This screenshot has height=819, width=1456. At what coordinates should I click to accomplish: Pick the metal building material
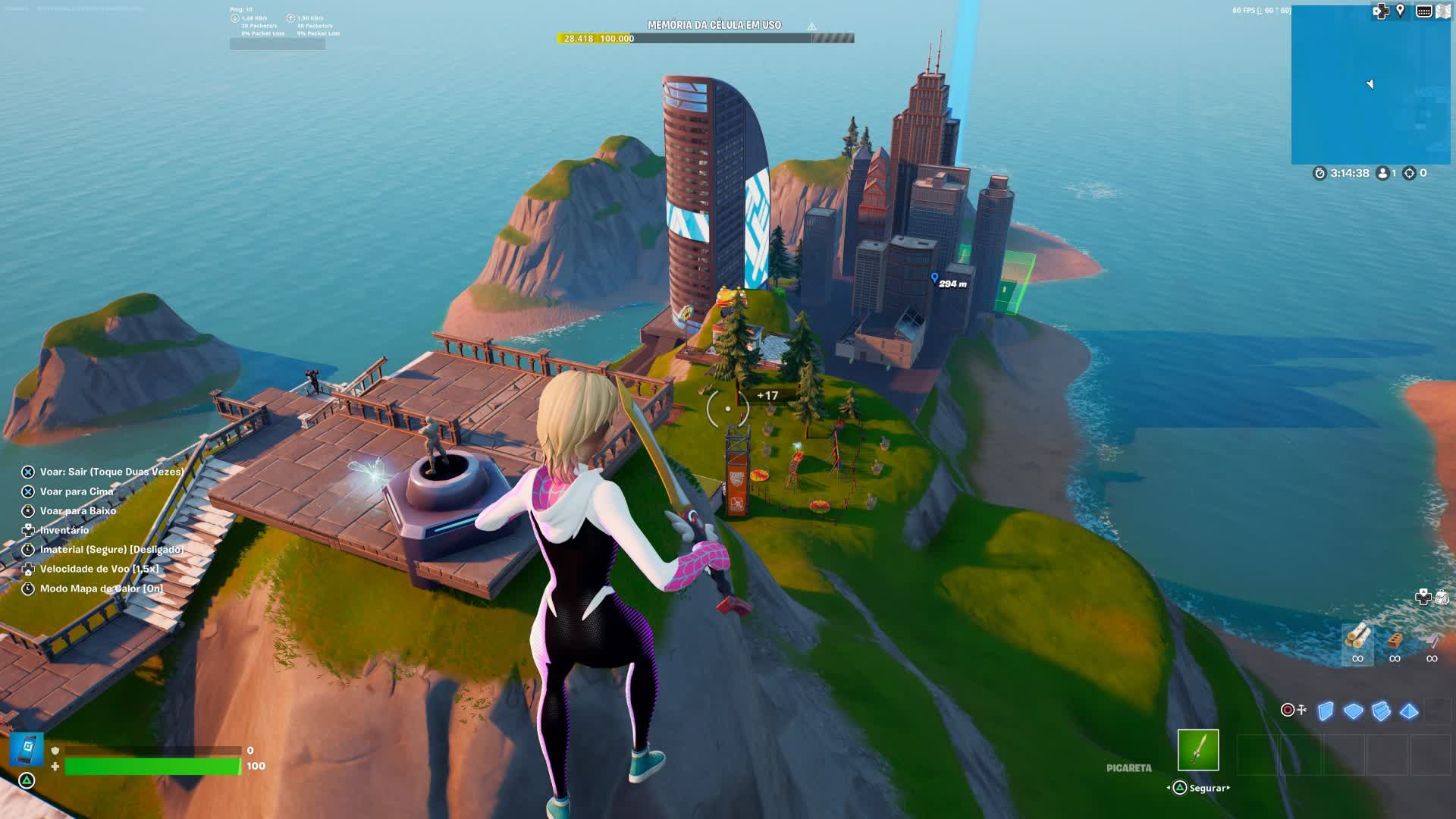[1432, 640]
